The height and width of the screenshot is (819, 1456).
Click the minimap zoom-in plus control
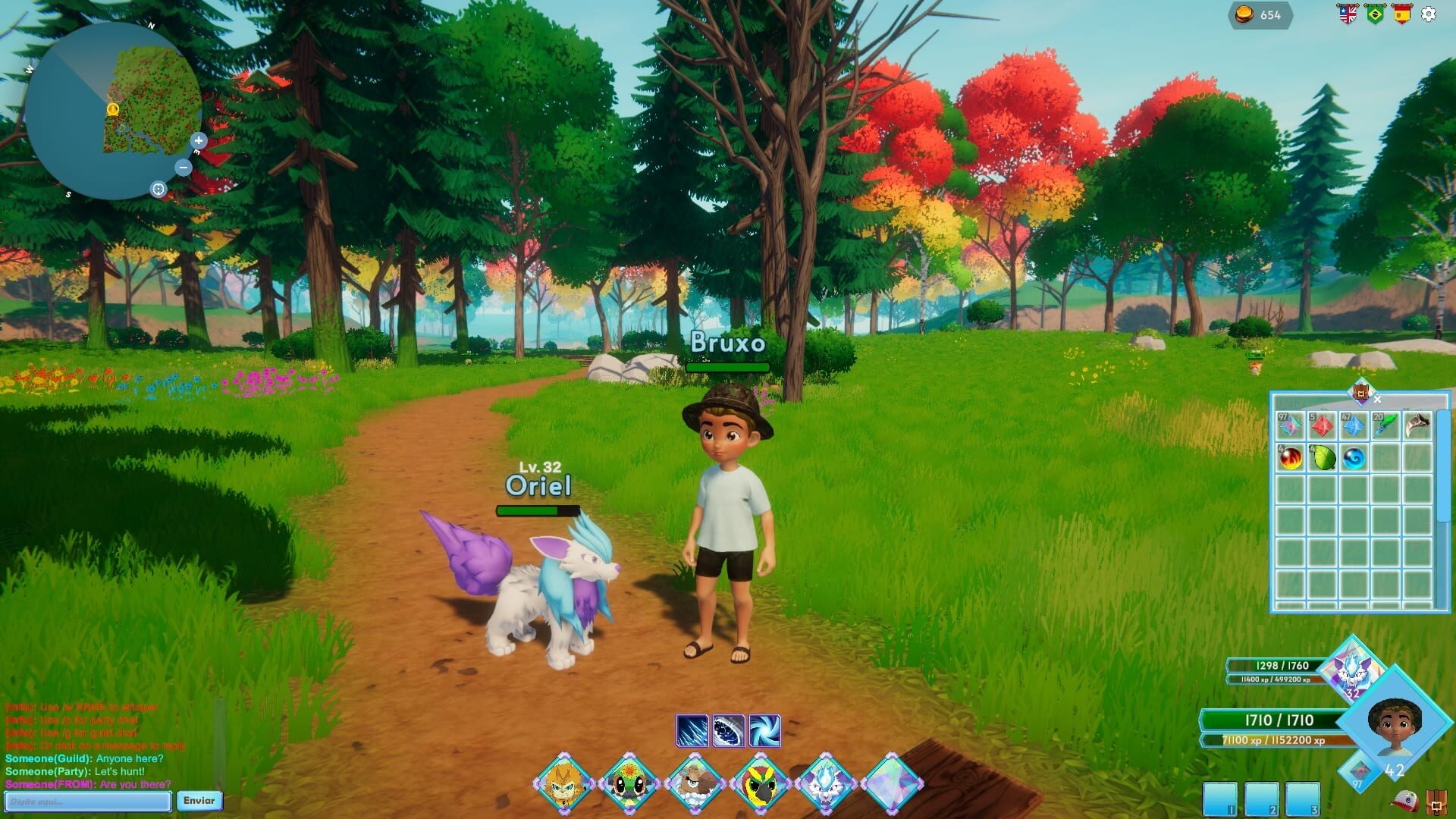pyautogui.click(x=199, y=140)
